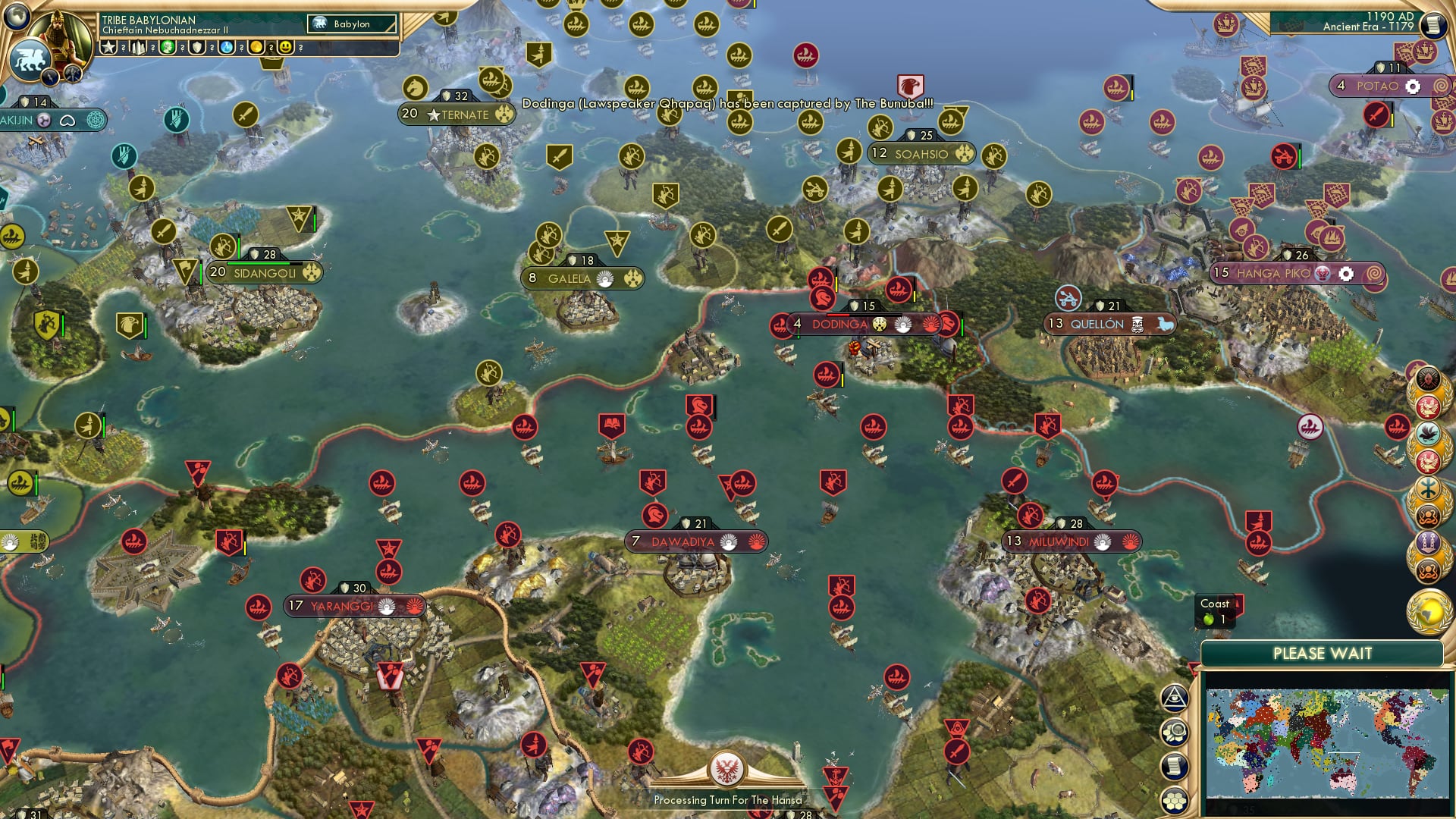The width and height of the screenshot is (1456, 819).
Task: Toggle the gear icon on Potao's city banner
Action: (1412, 86)
